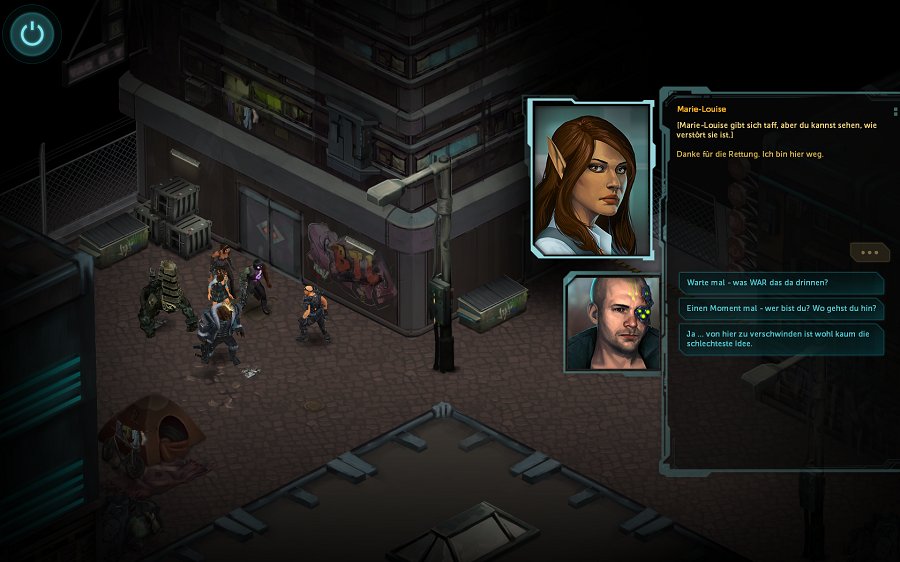
Task: Open the power button menu
Action: 33,35
